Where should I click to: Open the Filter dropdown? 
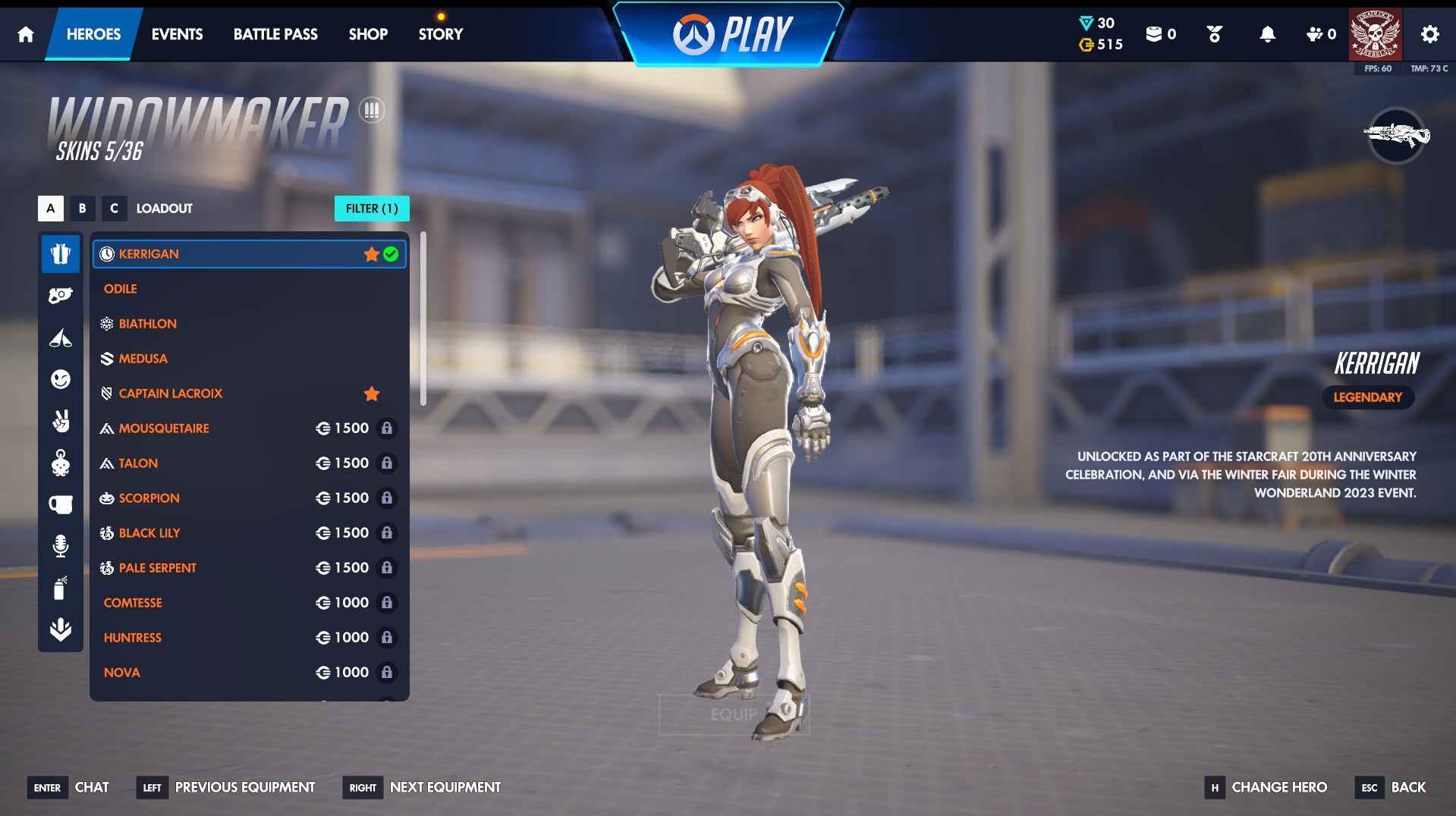tap(372, 209)
